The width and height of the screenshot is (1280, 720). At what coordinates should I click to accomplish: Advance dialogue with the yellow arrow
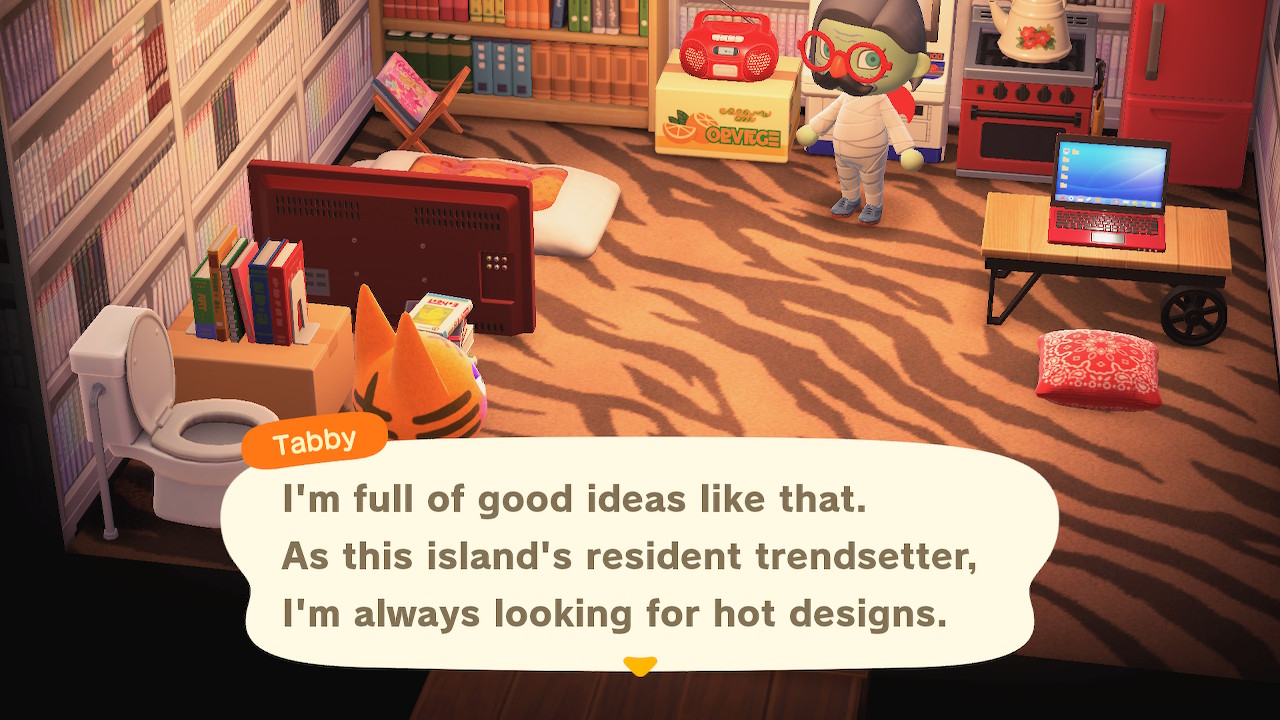point(639,665)
